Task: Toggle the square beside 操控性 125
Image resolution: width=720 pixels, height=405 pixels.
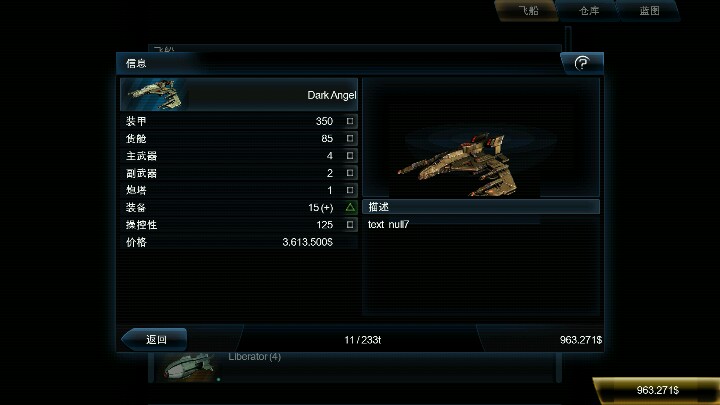Action: [x=350, y=225]
